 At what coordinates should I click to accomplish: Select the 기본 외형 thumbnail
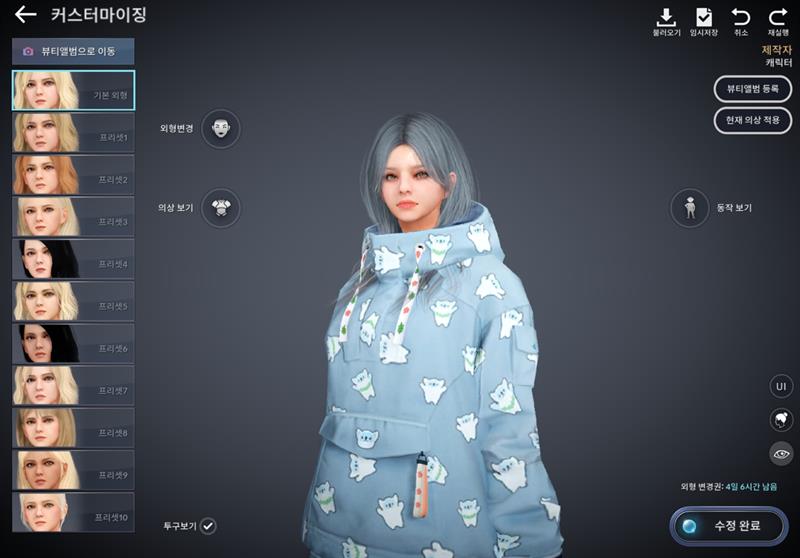[73, 90]
